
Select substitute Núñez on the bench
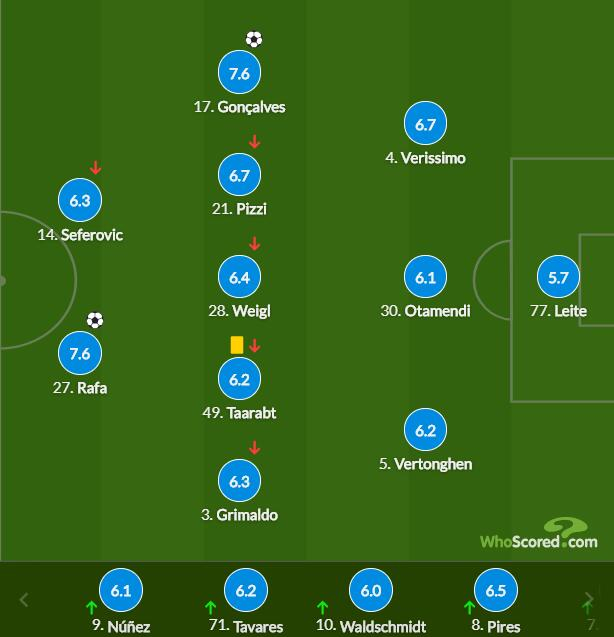point(121,591)
